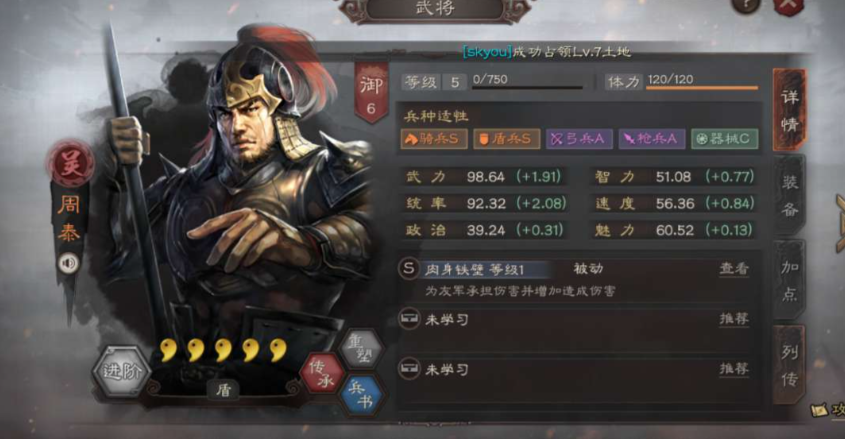Viewport: 845px width, 439px height.
Task: Select the 盾兵S troop type badge
Action: coord(506,139)
